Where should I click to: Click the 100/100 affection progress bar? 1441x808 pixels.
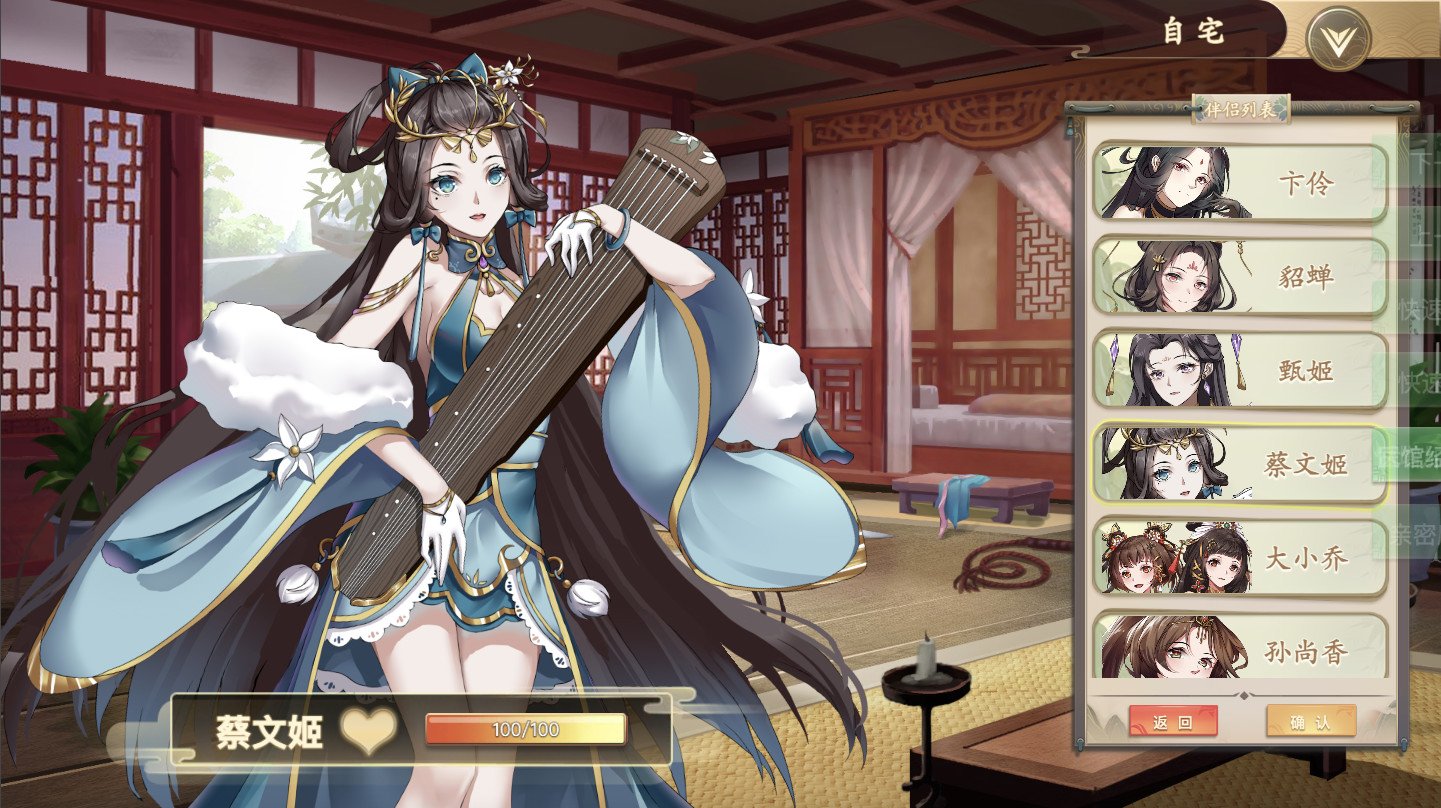coord(525,730)
